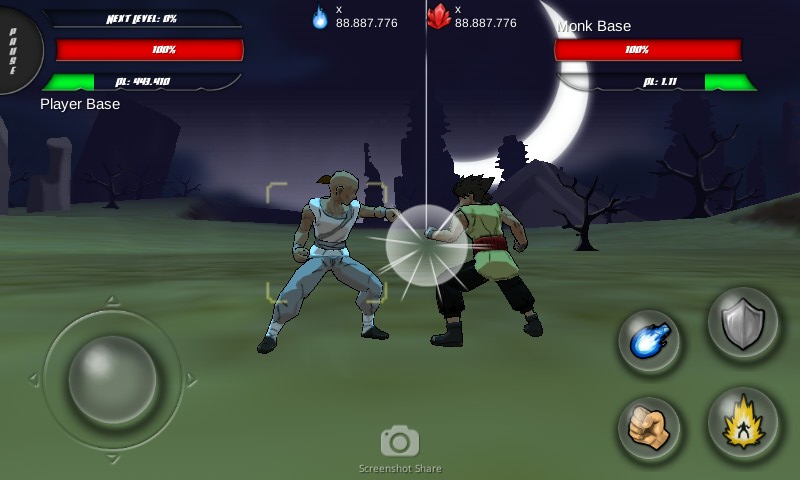The image size is (800, 480).
Task: Tap the Pause button
Action: [15, 48]
